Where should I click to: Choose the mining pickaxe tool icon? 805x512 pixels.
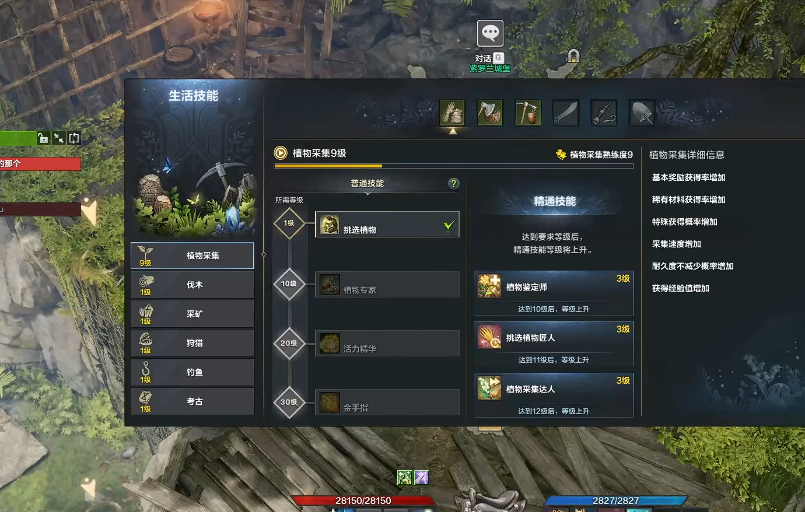(x=528, y=112)
